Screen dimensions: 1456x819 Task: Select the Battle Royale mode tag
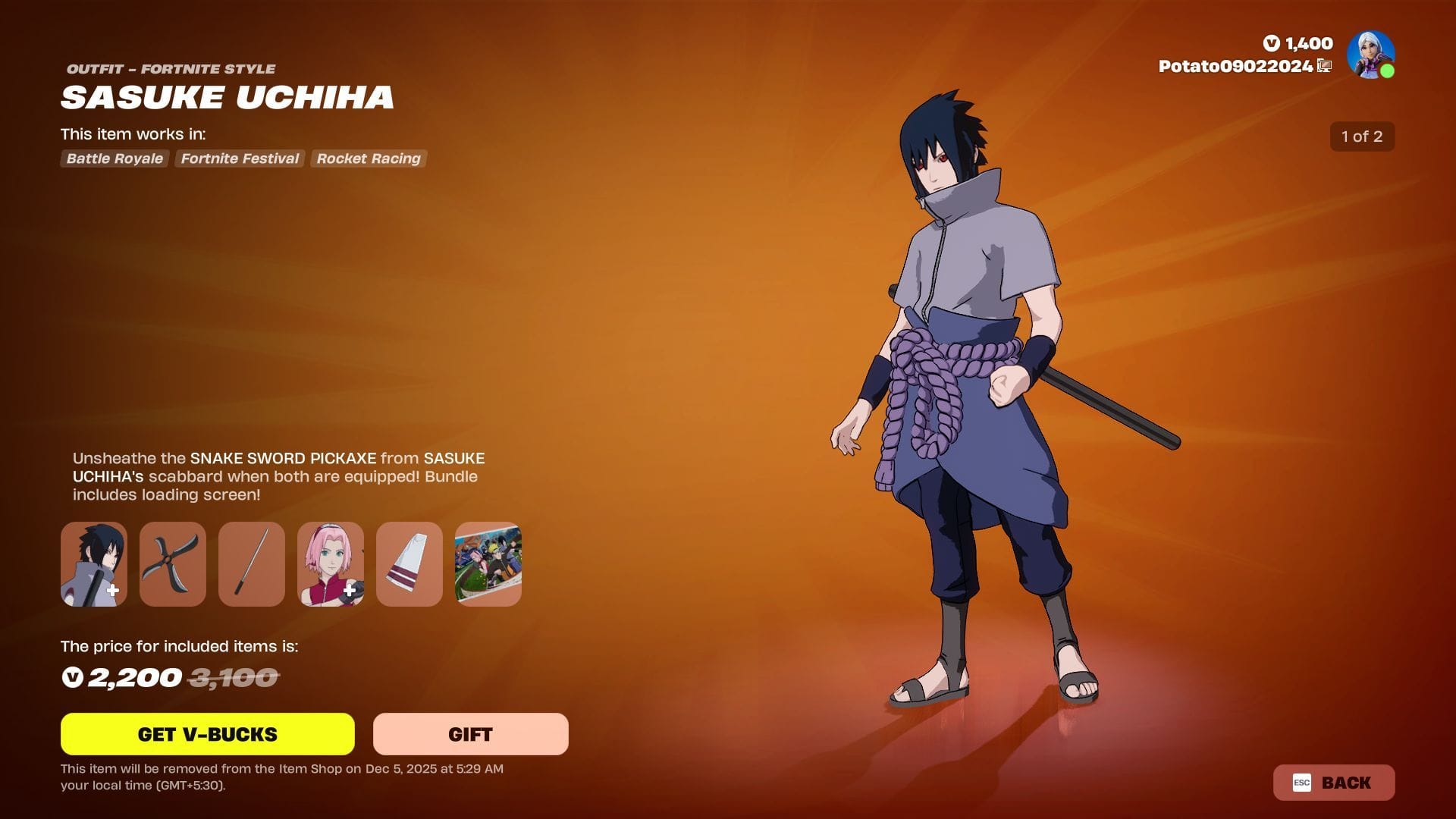[114, 158]
